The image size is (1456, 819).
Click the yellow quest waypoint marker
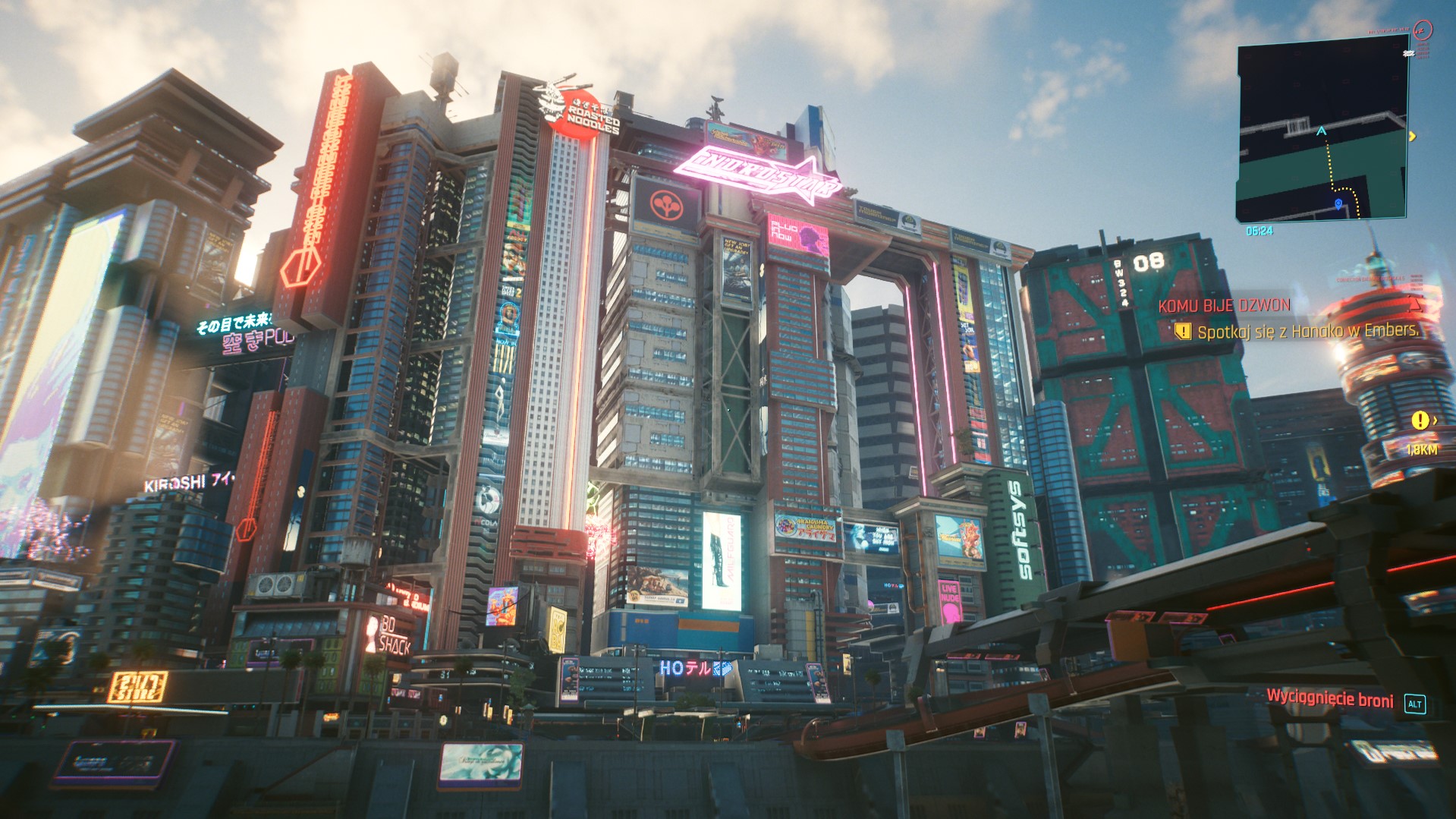[x=1419, y=420]
